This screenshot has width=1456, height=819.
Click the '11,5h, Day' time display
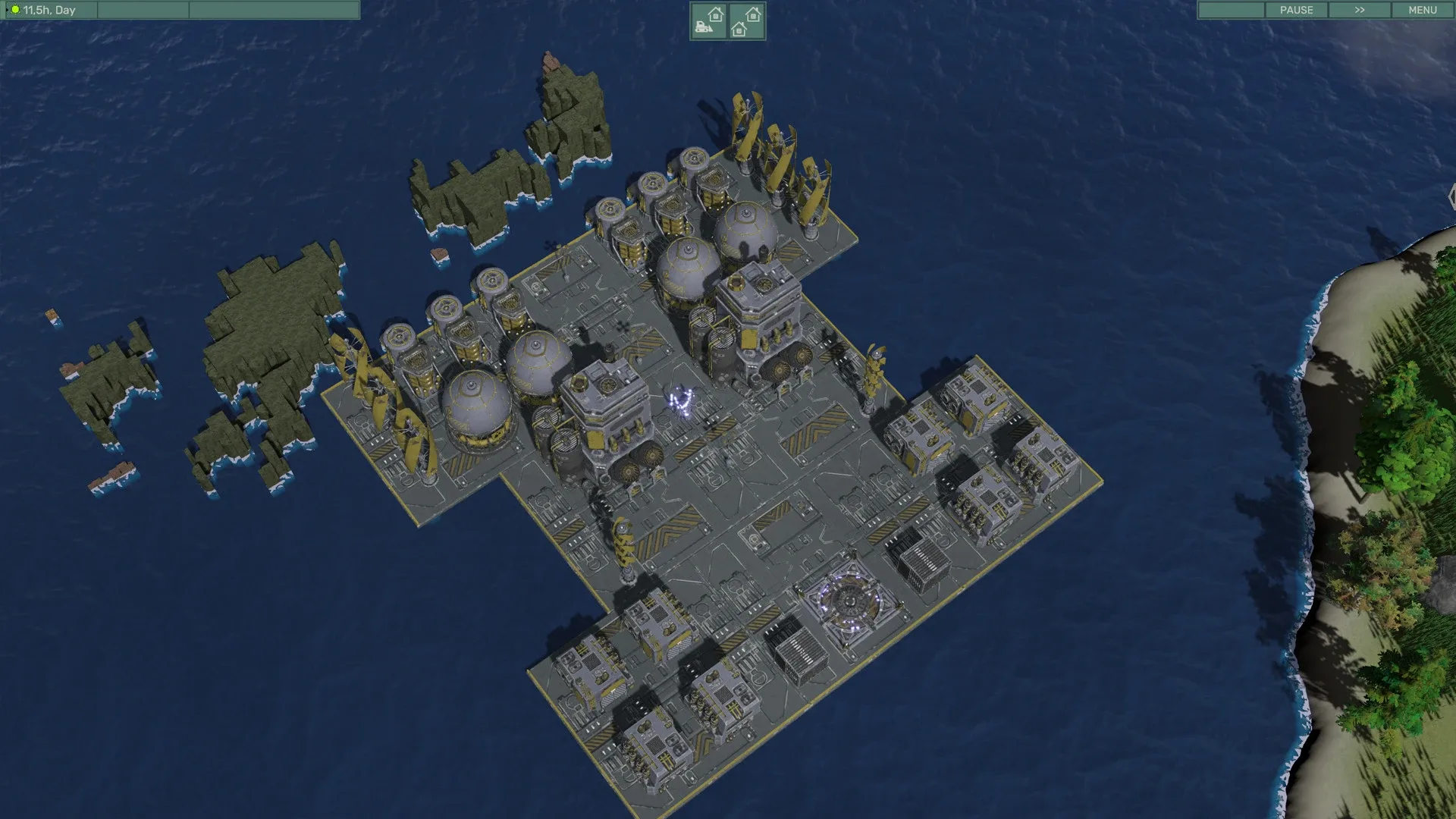[52, 10]
